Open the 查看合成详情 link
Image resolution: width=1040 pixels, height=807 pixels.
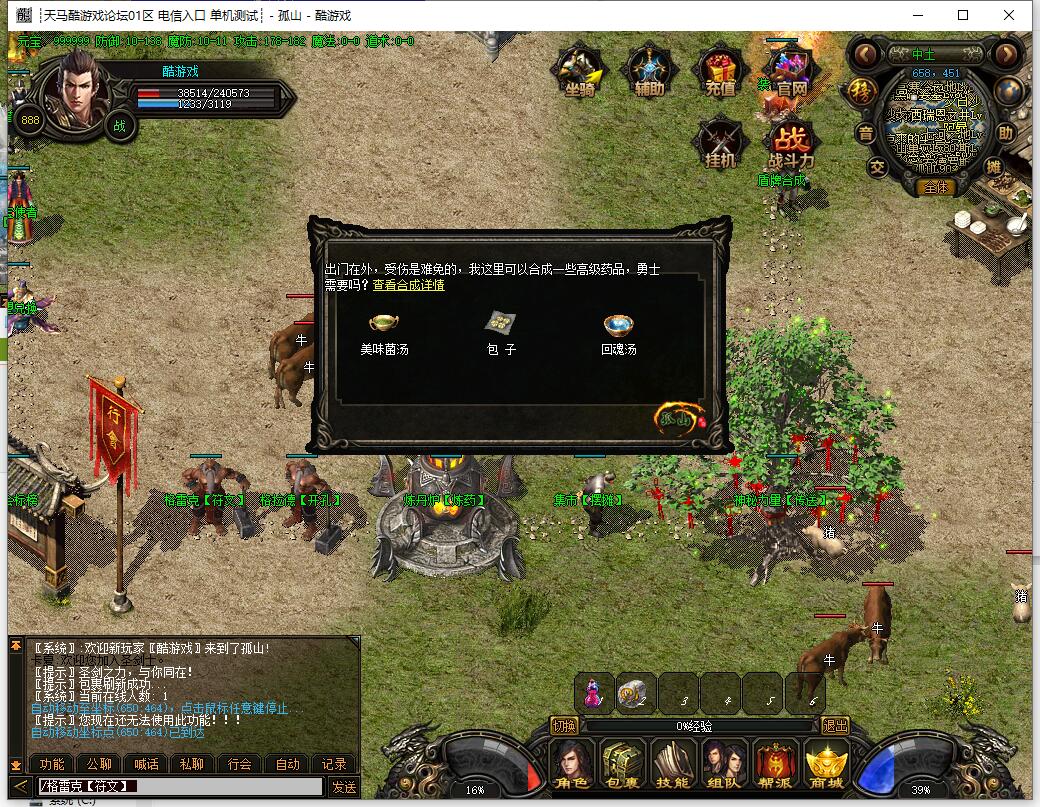pyautogui.click(x=409, y=286)
